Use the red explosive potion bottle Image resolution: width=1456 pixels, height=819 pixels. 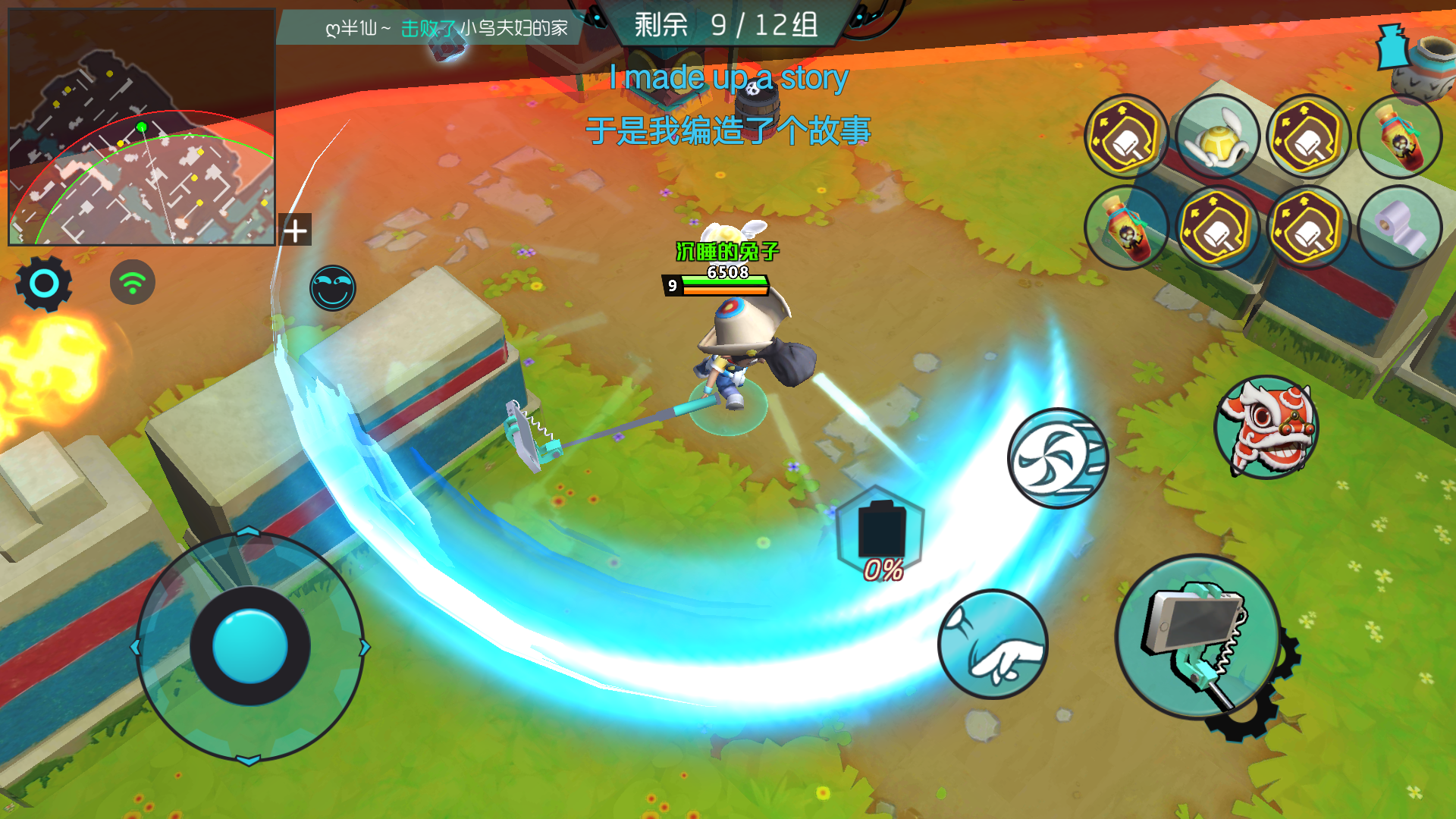(1399, 136)
